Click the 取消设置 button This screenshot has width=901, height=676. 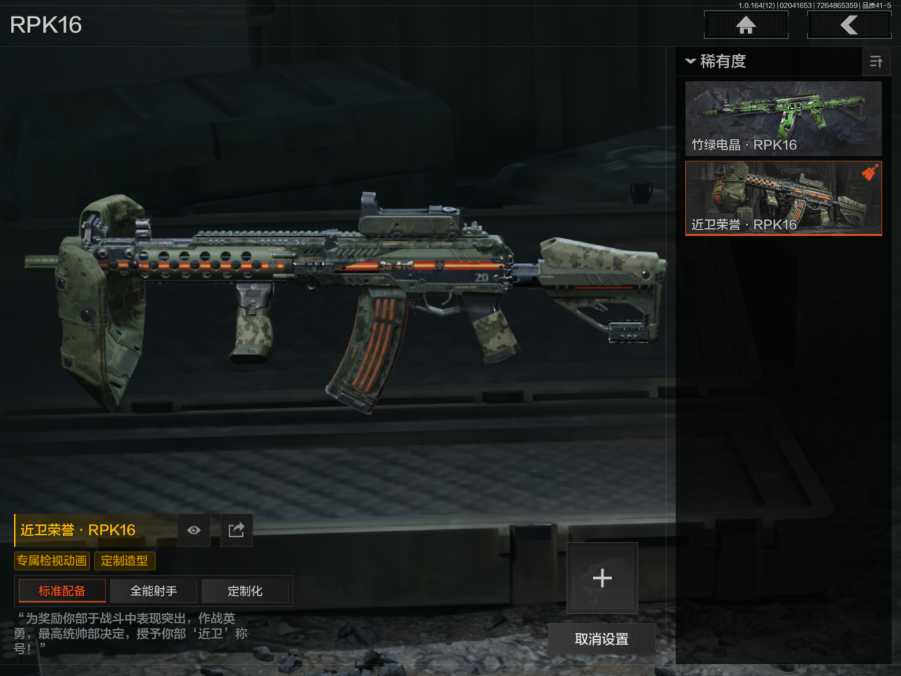click(602, 639)
